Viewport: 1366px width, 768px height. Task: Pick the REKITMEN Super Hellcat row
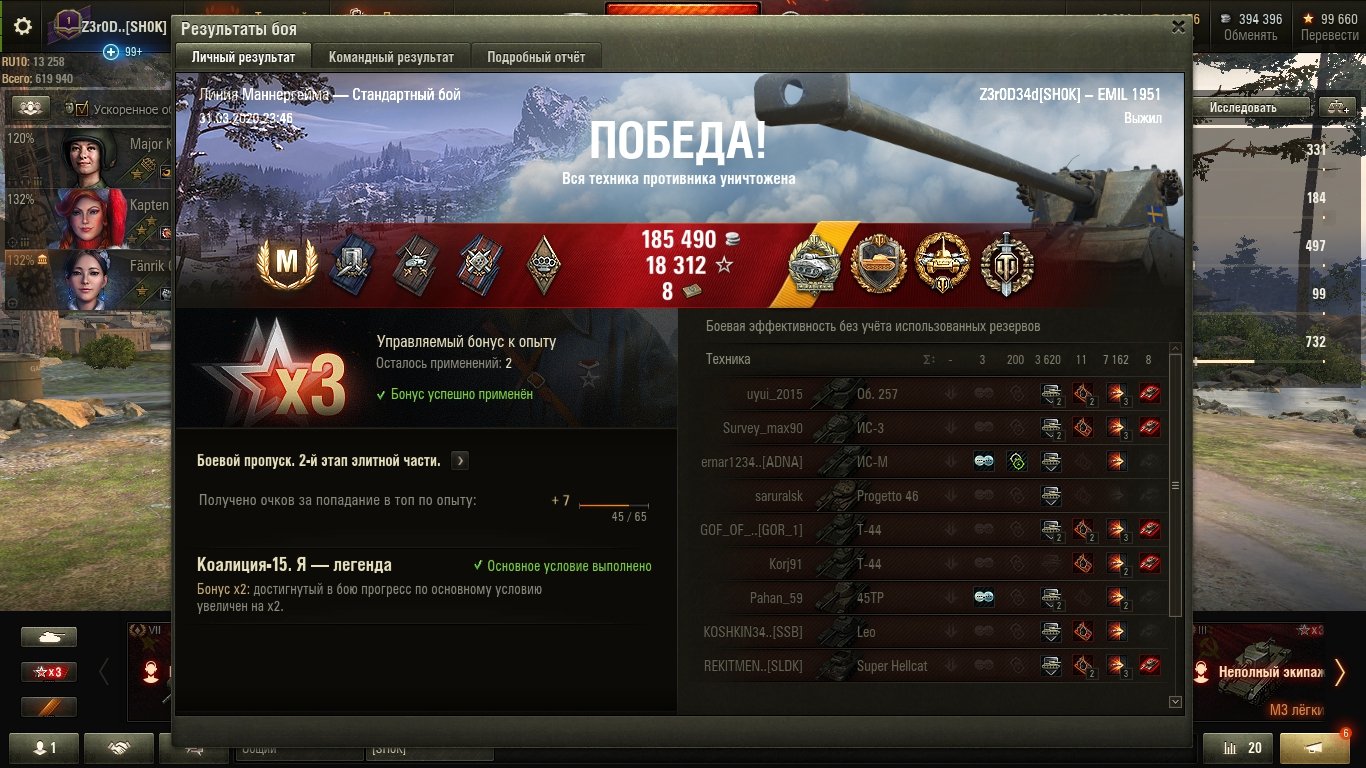tap(930, 666)
